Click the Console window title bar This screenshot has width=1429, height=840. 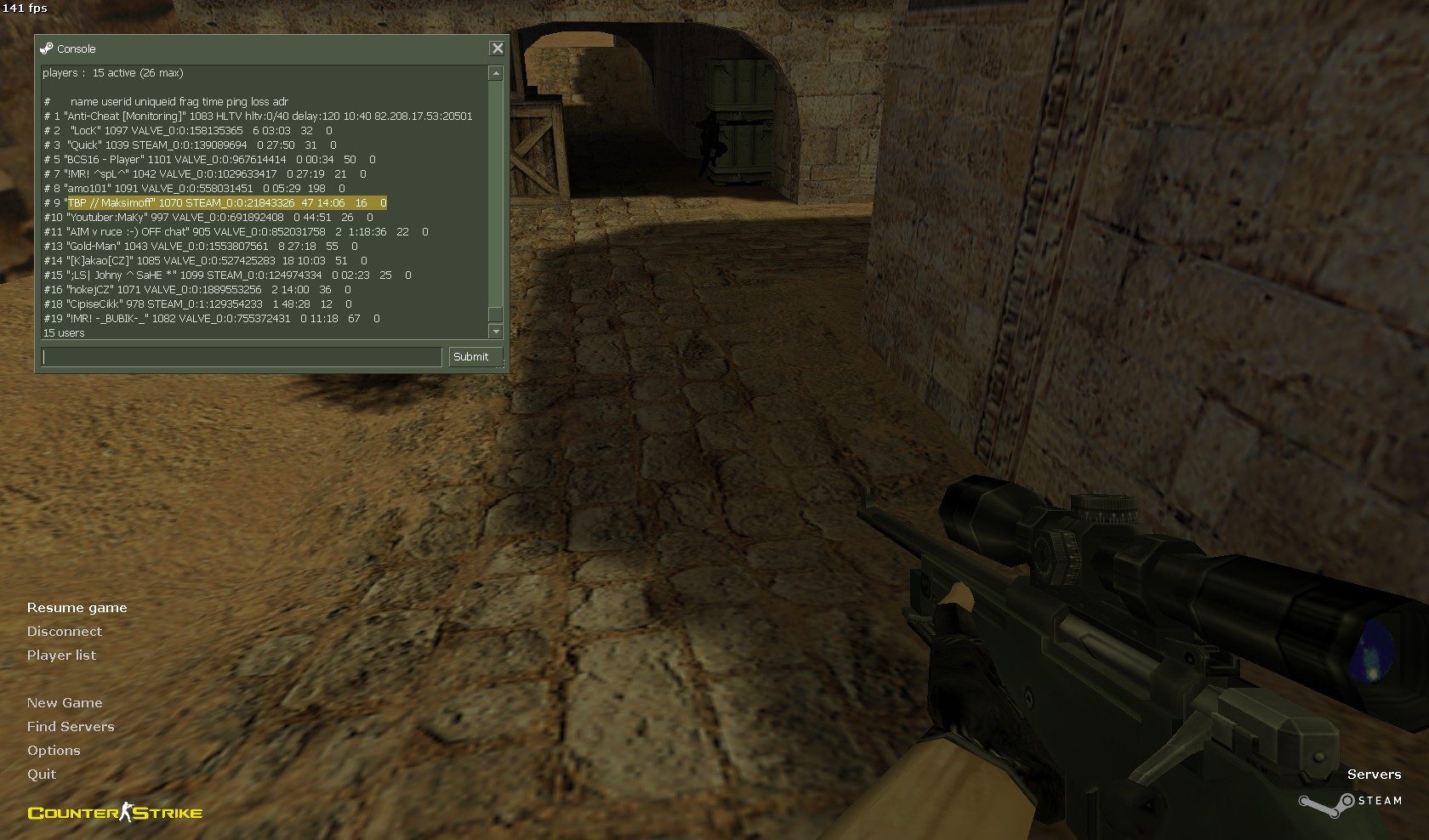(255, 48)
